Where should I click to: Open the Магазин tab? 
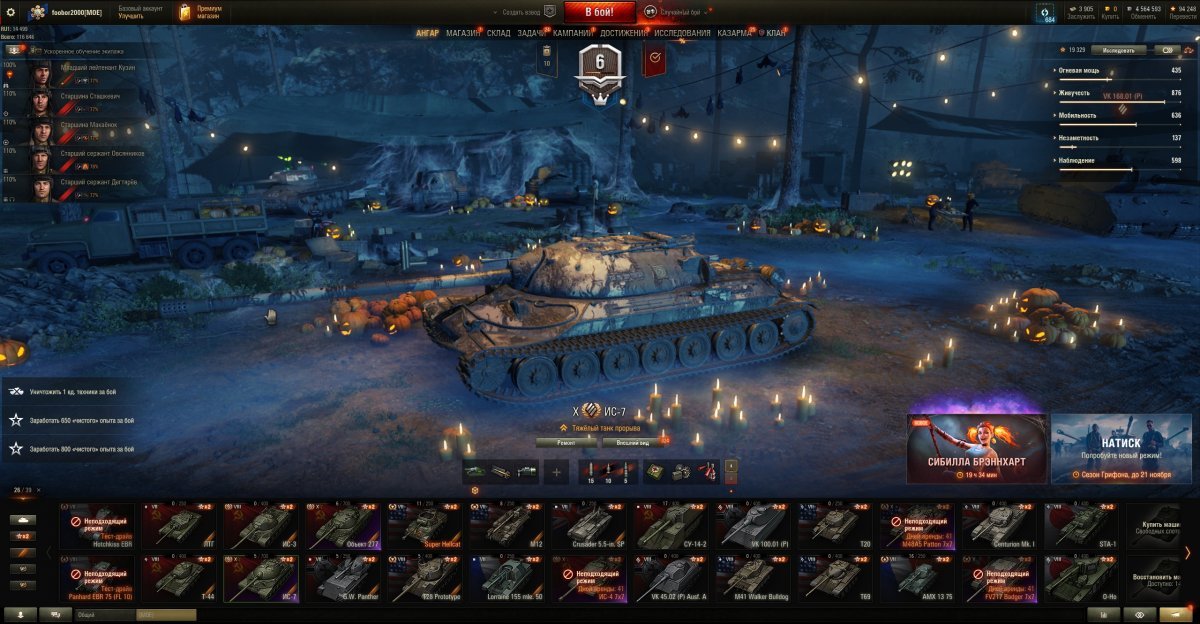[463, 33]
